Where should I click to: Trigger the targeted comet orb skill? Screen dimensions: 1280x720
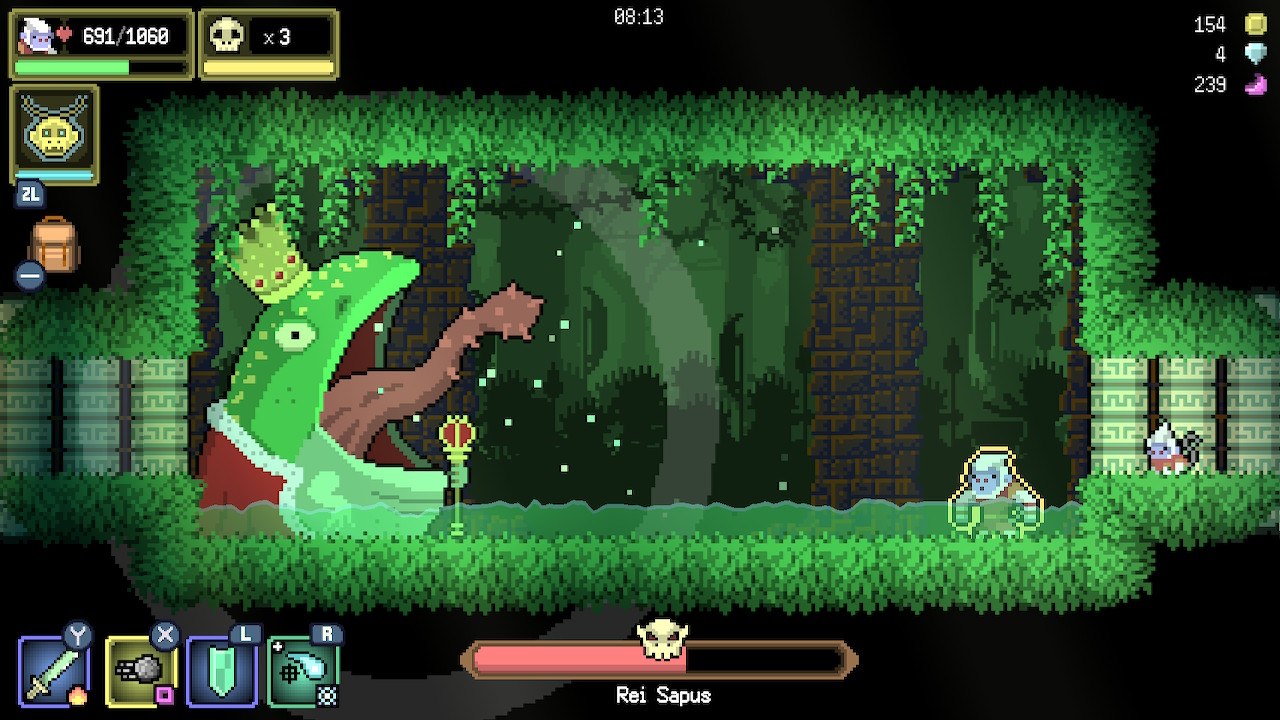point(303,671)
